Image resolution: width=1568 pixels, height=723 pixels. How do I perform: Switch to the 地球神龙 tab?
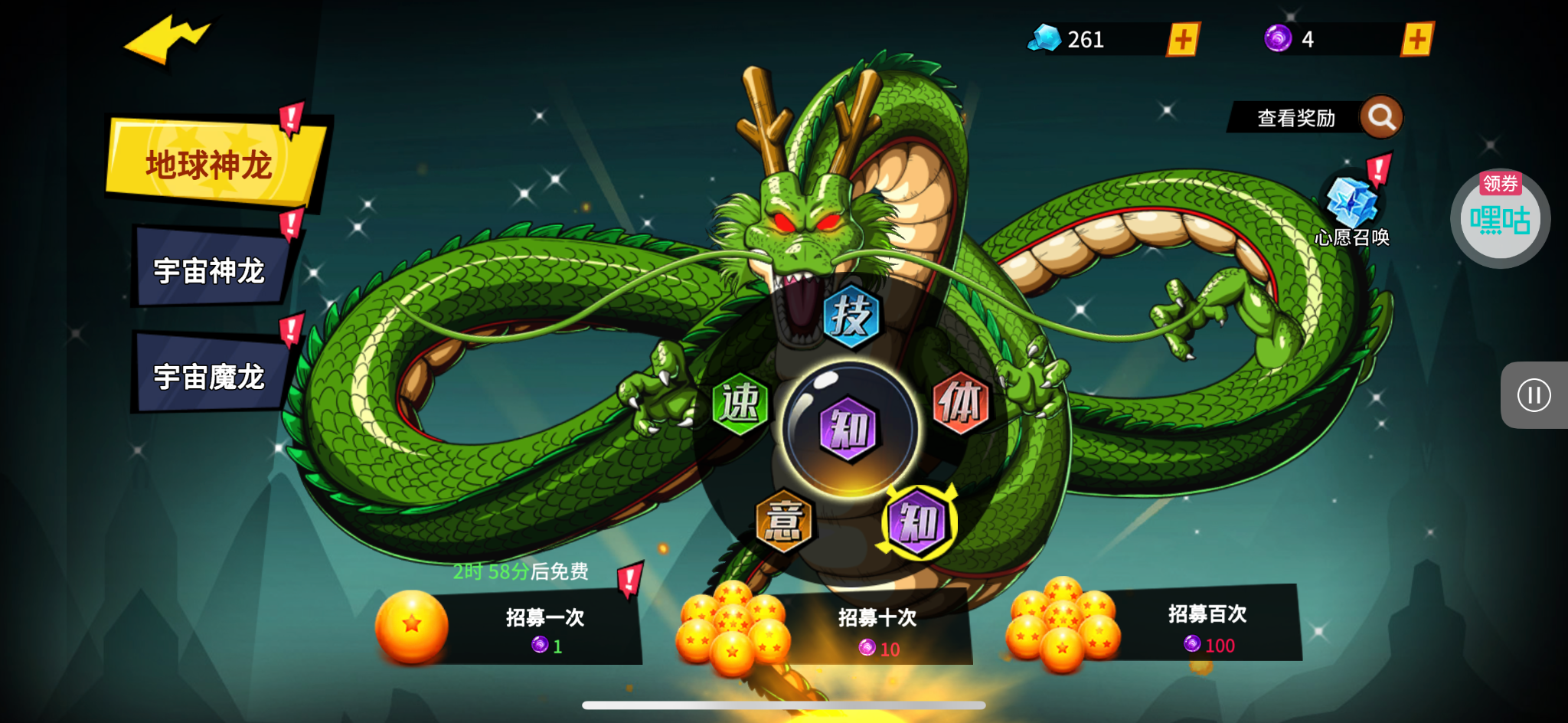[x=211, y=164]
